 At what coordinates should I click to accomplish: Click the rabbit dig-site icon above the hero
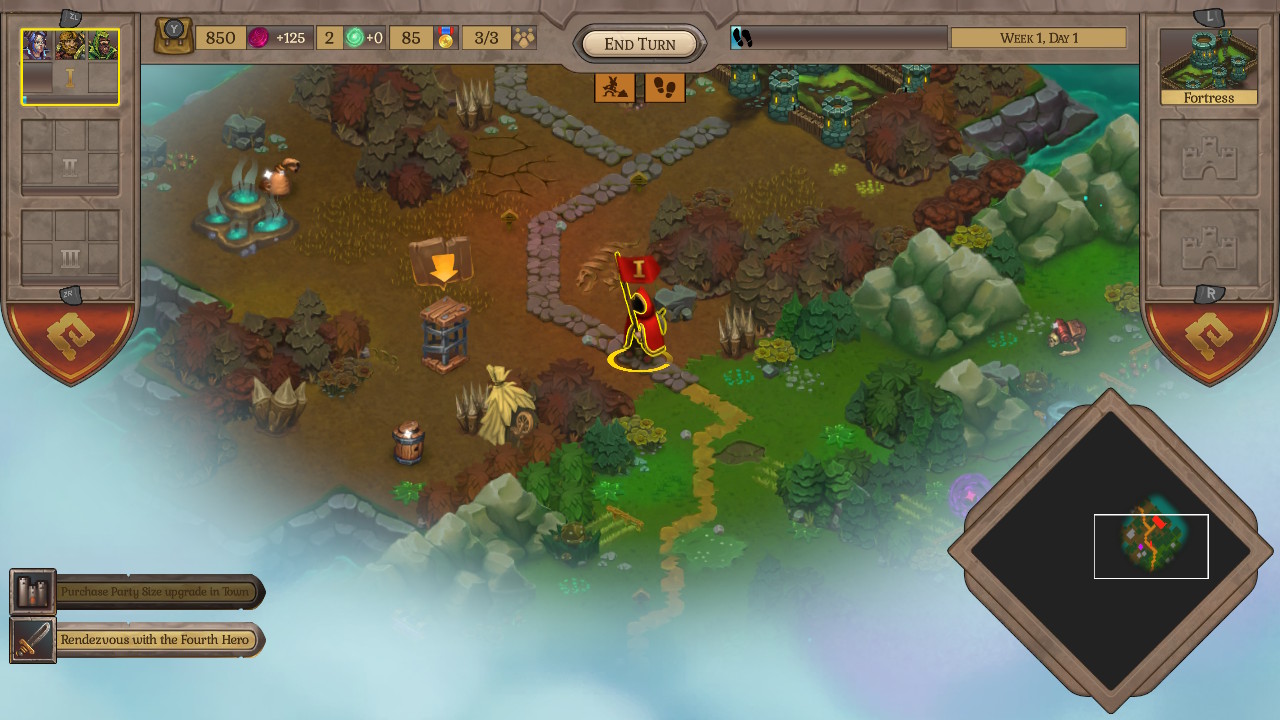pyautogui.click(x=617, y=88)
